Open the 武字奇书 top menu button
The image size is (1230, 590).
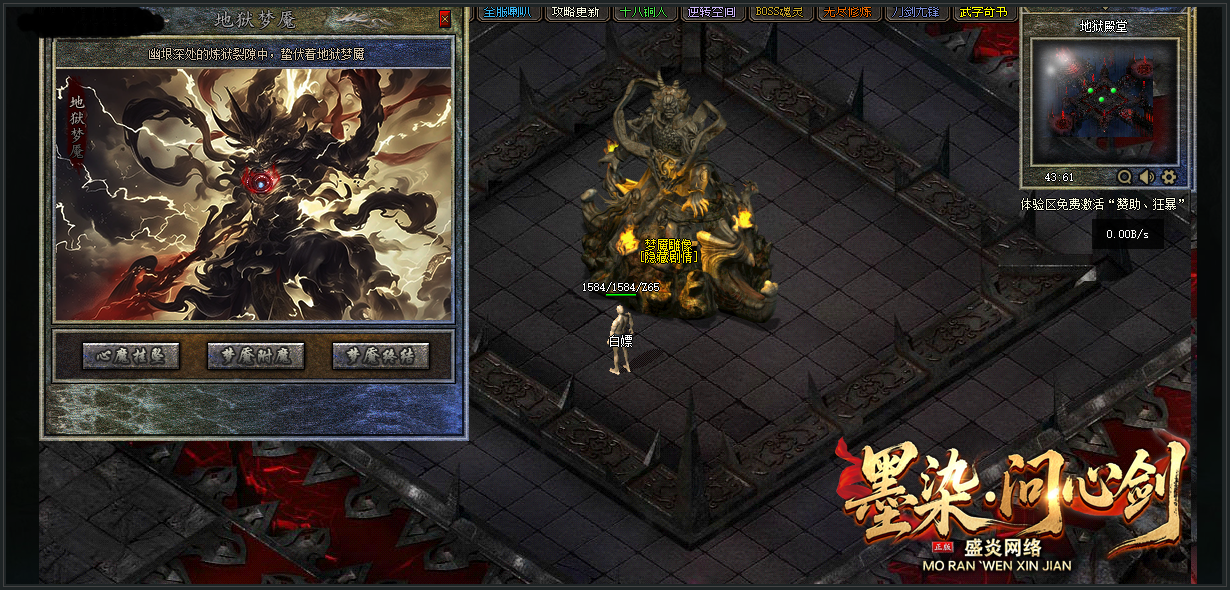point(984,12)
